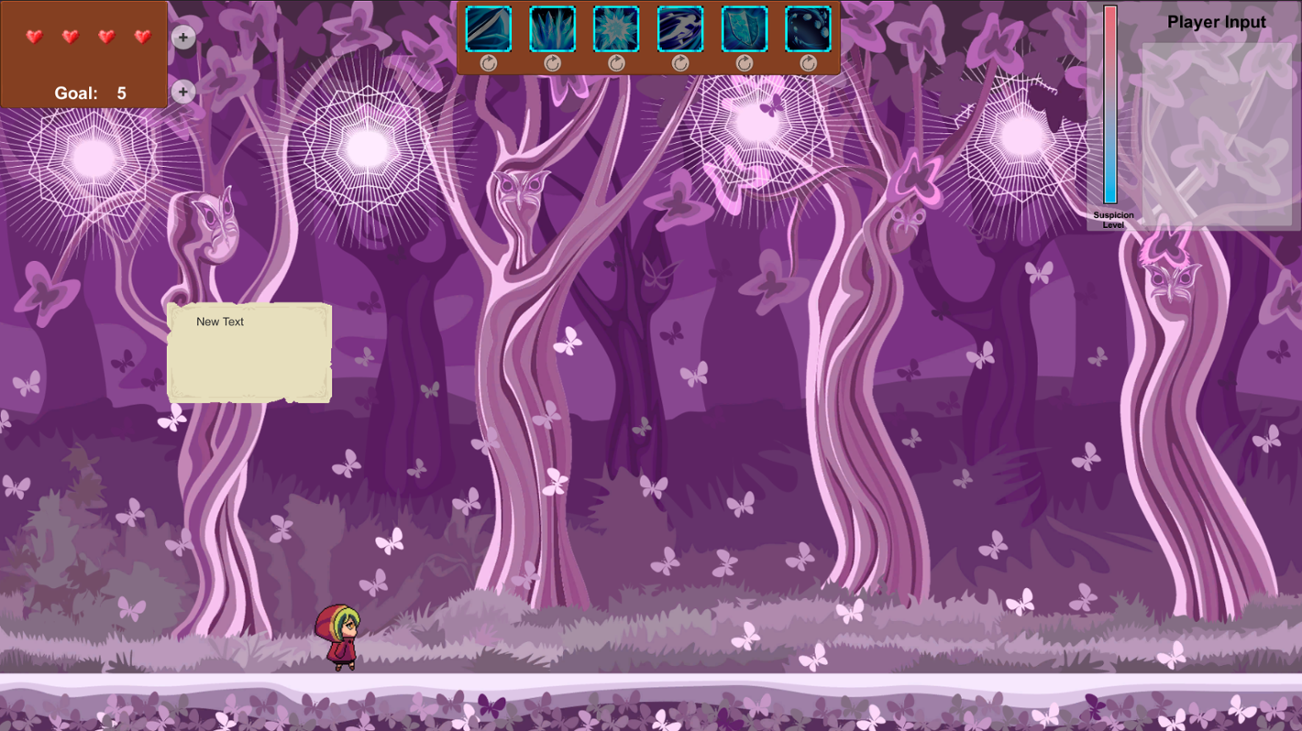
Task: Click the red-hooded player character
Action: [x=340, y=638]
